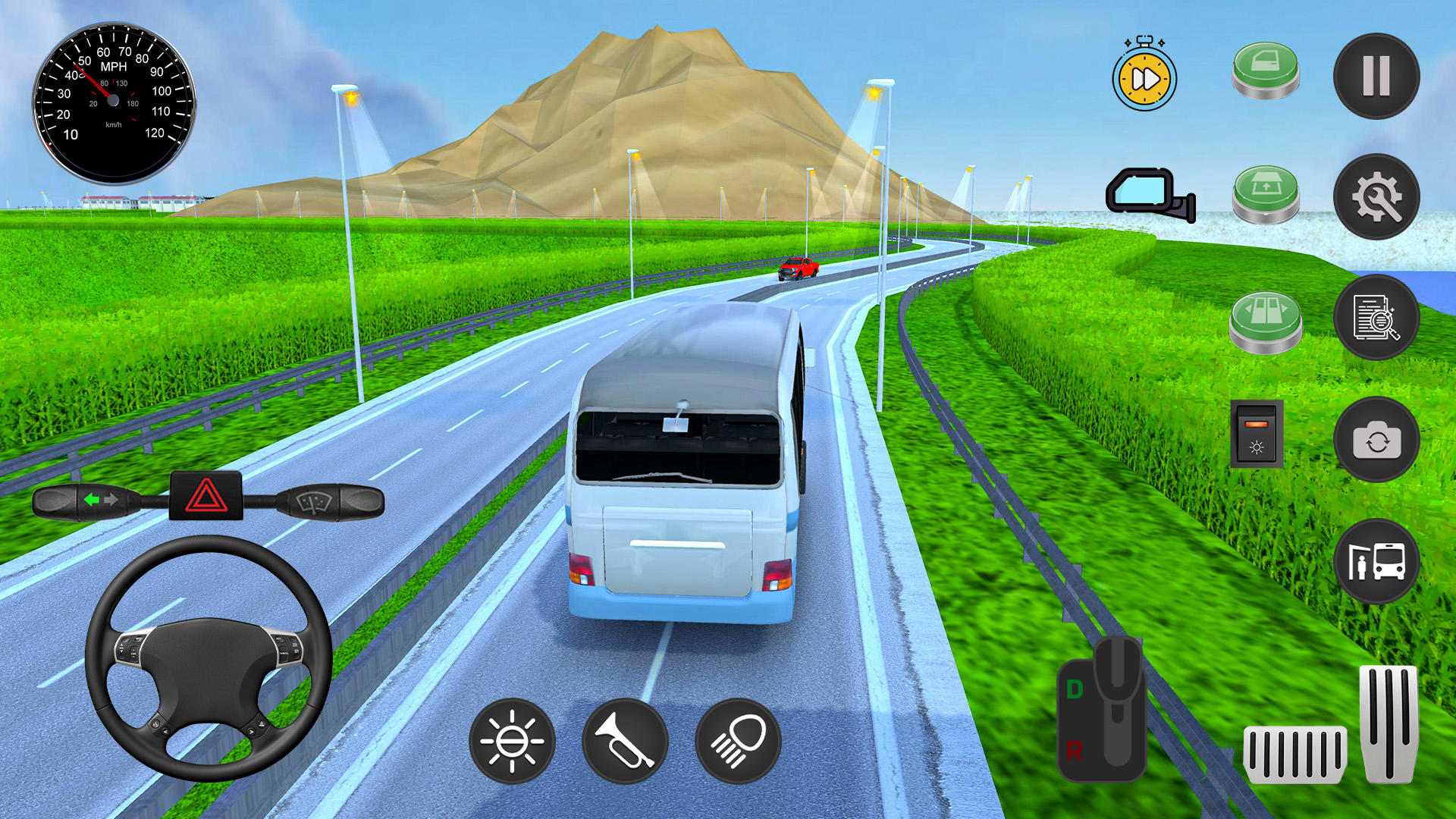
Task: Pause the game
Action: point(1377,76)
